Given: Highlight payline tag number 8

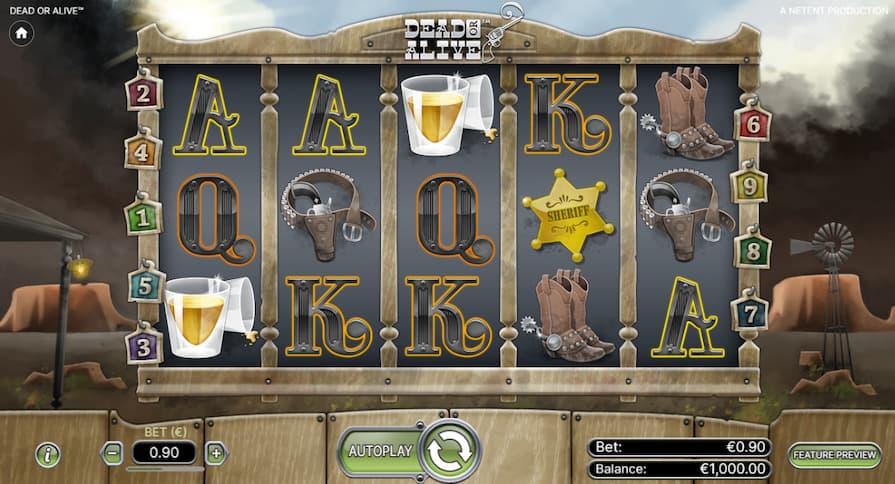Looking at the screenshot, I should pyautogui.click(x=751, y=250).
